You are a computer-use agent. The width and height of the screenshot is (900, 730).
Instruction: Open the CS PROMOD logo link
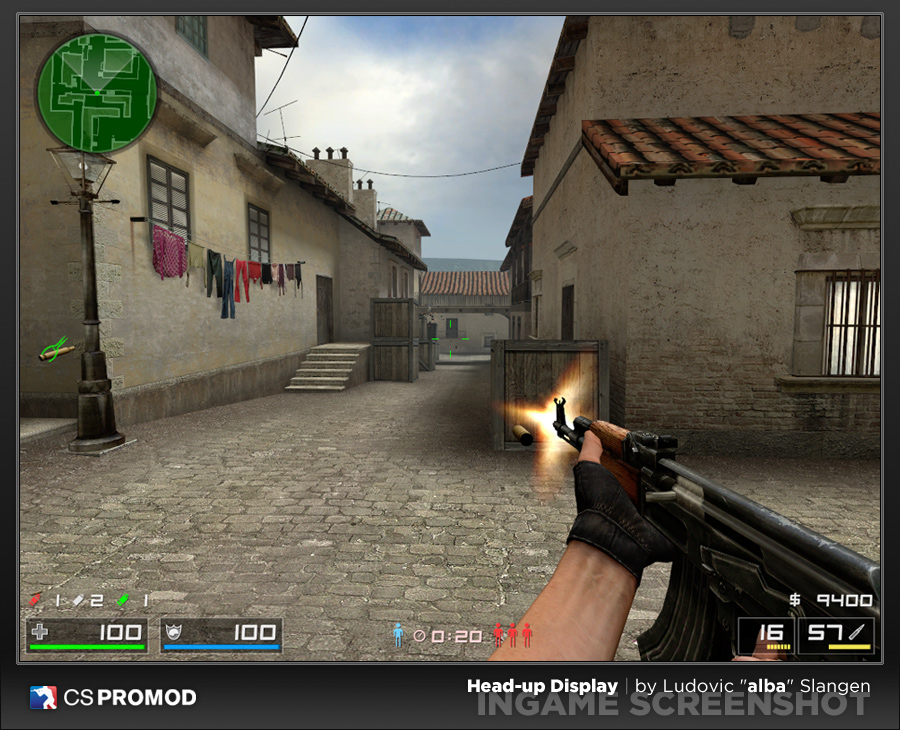(113, 697)
